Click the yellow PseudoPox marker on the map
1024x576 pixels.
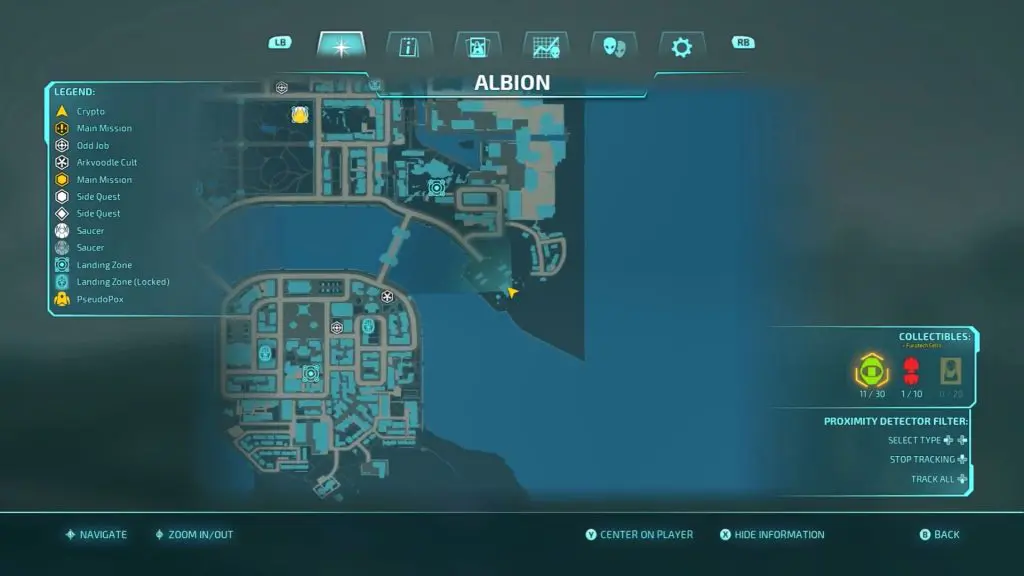coord(298,115)
